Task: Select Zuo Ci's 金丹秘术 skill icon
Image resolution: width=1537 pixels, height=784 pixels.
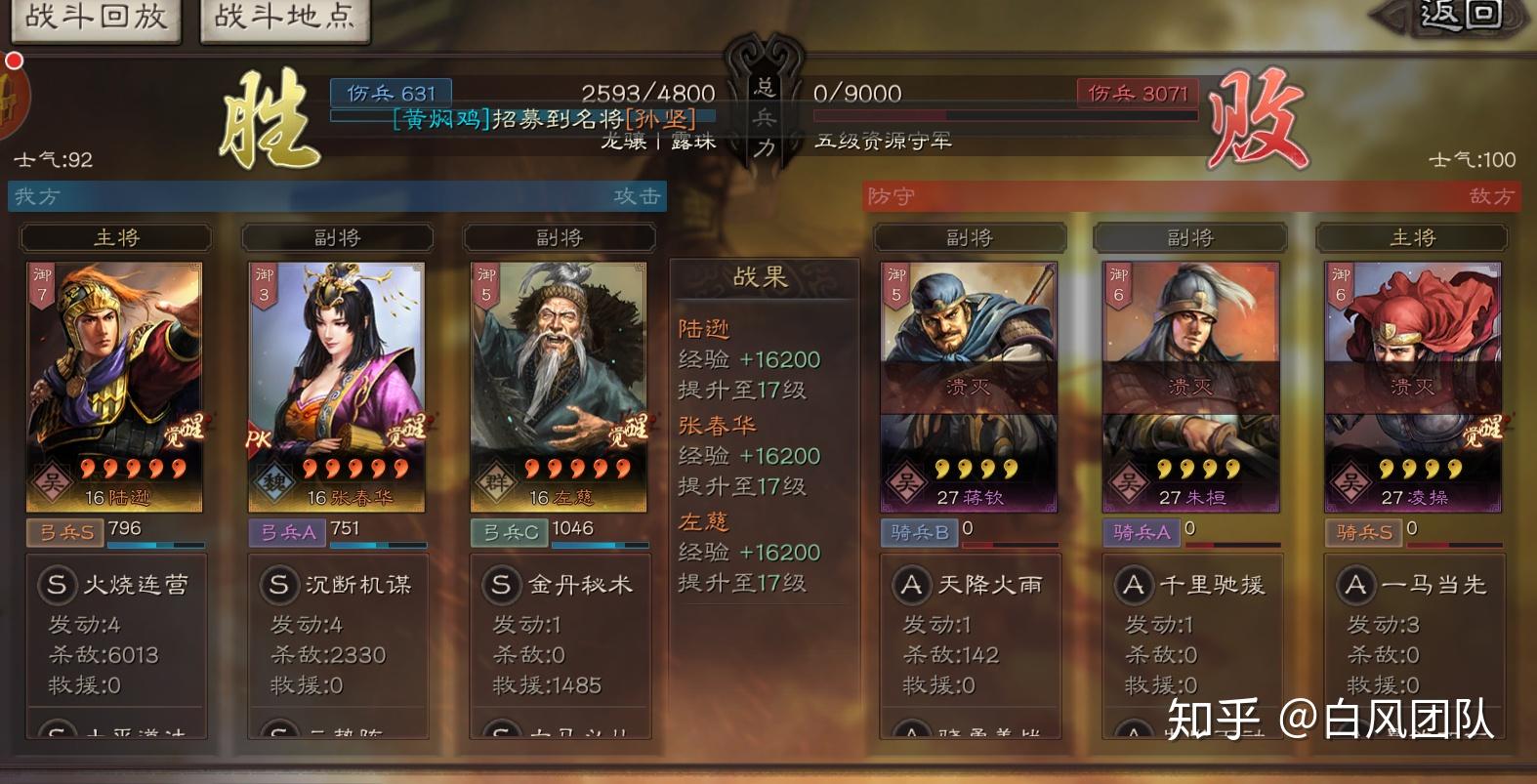Action: 502,585
